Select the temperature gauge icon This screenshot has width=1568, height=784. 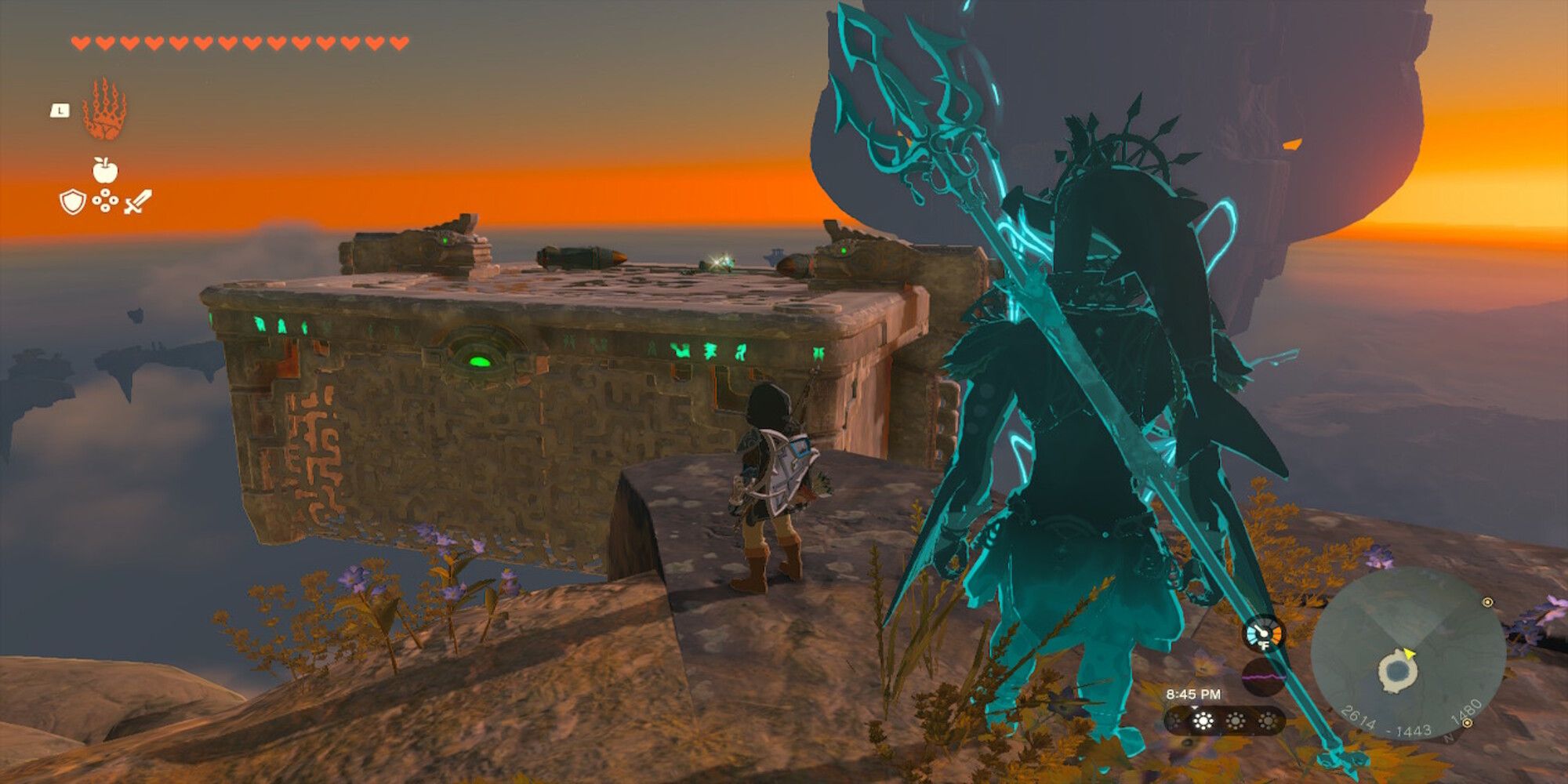click(x=1263, y=633)
